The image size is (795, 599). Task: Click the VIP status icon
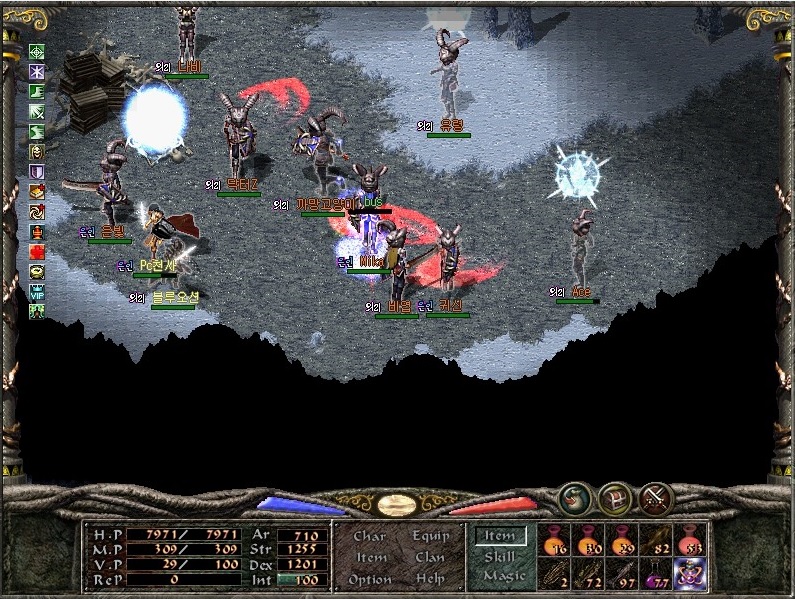coord(37,293)
